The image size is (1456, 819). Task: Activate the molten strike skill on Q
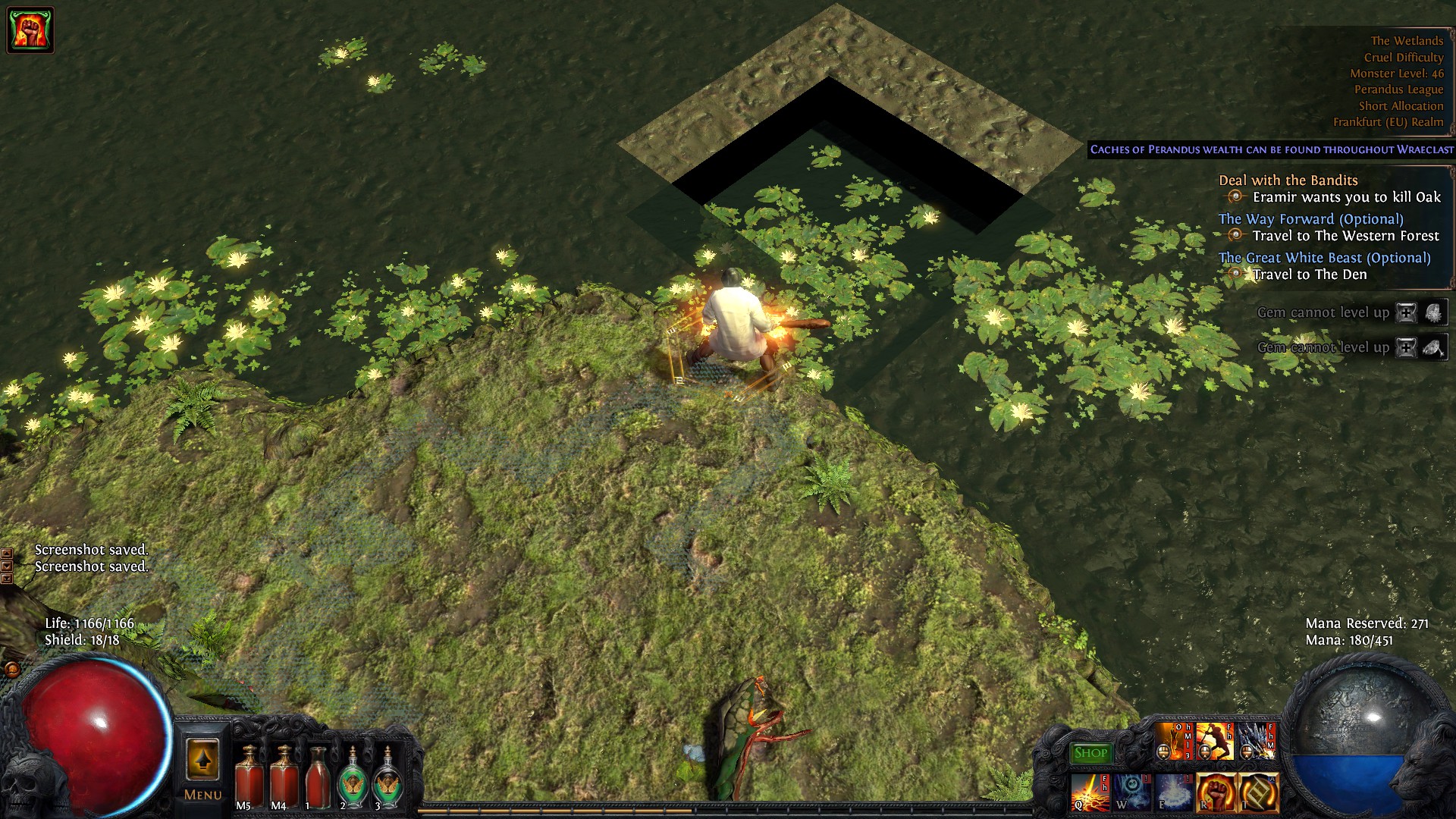click(1090, 792)
